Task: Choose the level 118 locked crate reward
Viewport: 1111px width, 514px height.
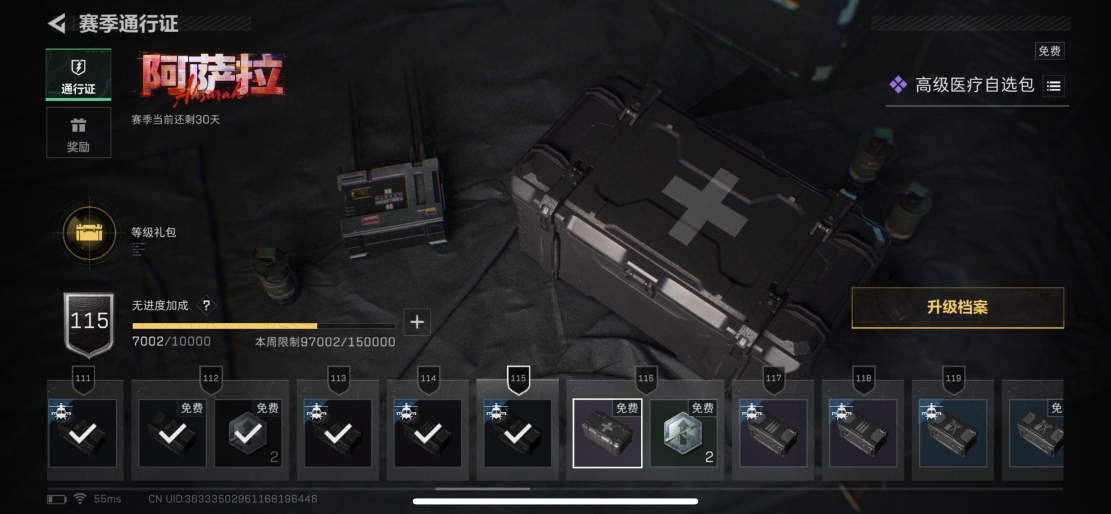Action: 863,434
